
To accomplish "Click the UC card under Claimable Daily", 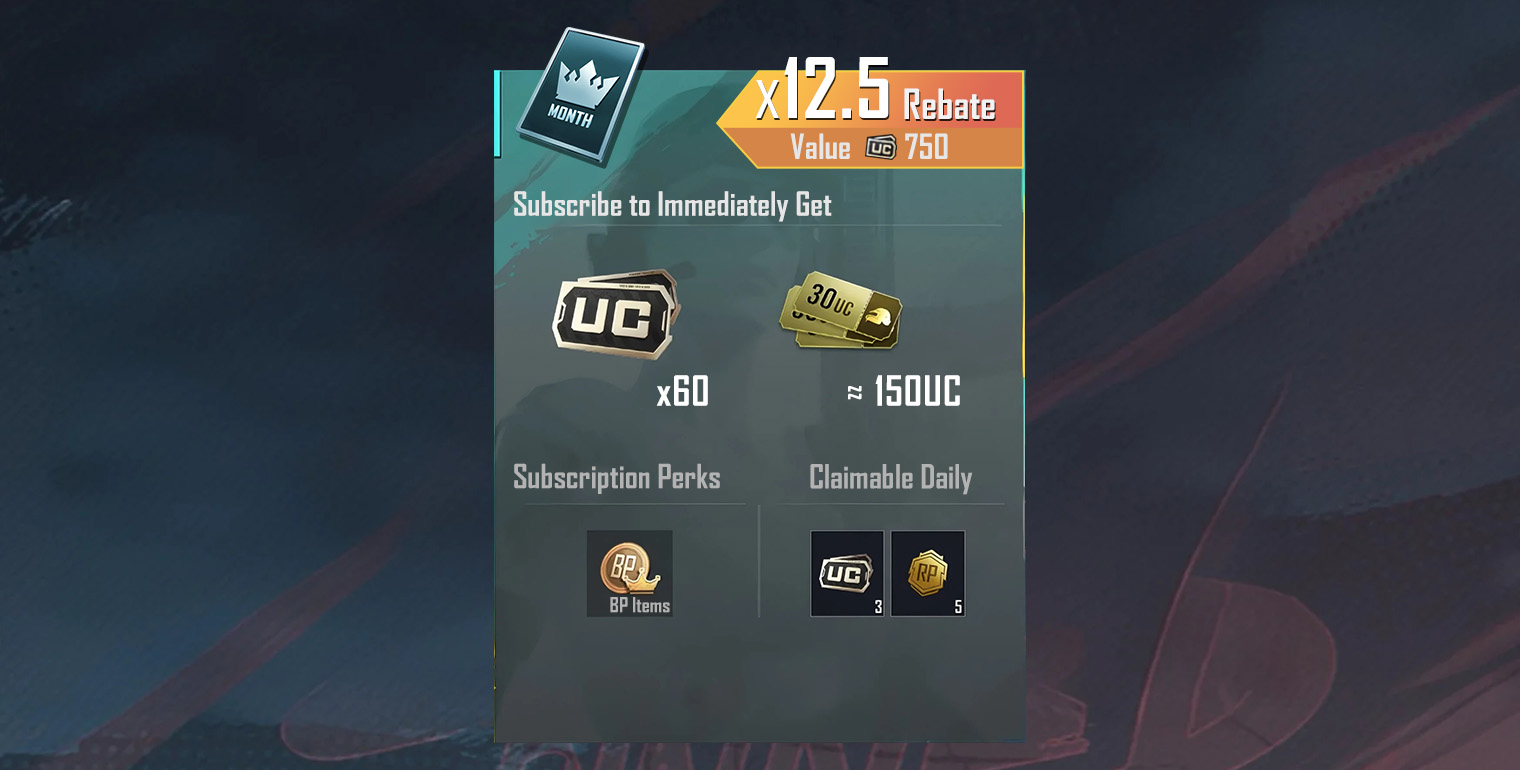I will 847,572.
